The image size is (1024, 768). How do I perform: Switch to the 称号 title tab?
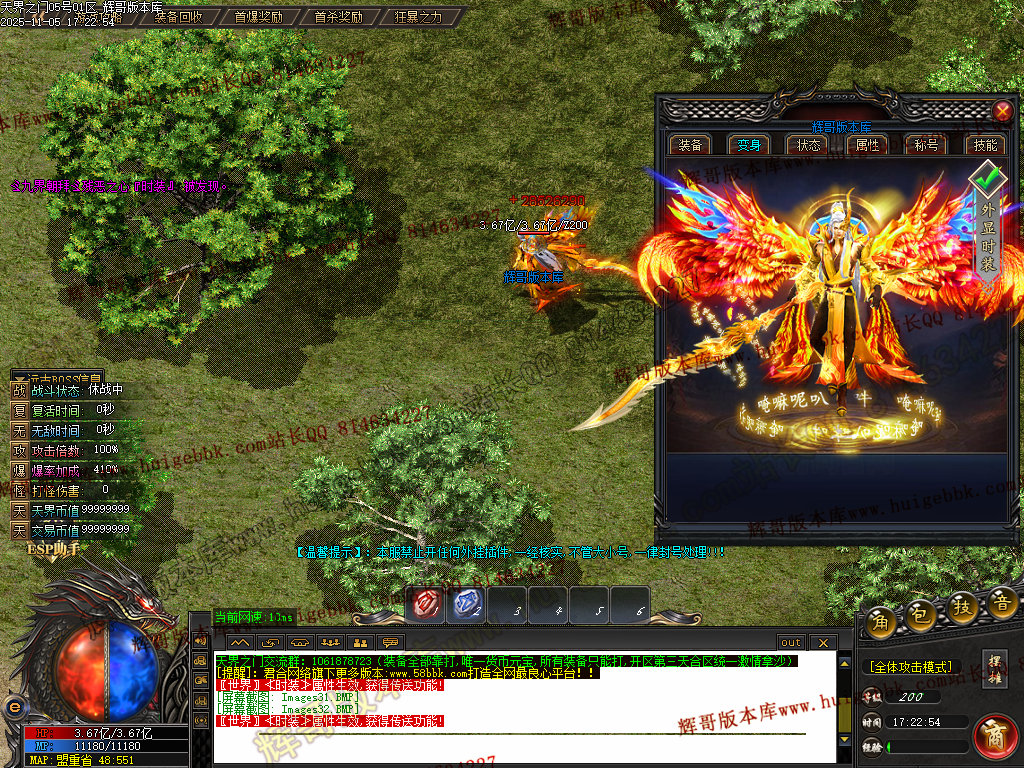pyautogui.click(x=926, y=144)
